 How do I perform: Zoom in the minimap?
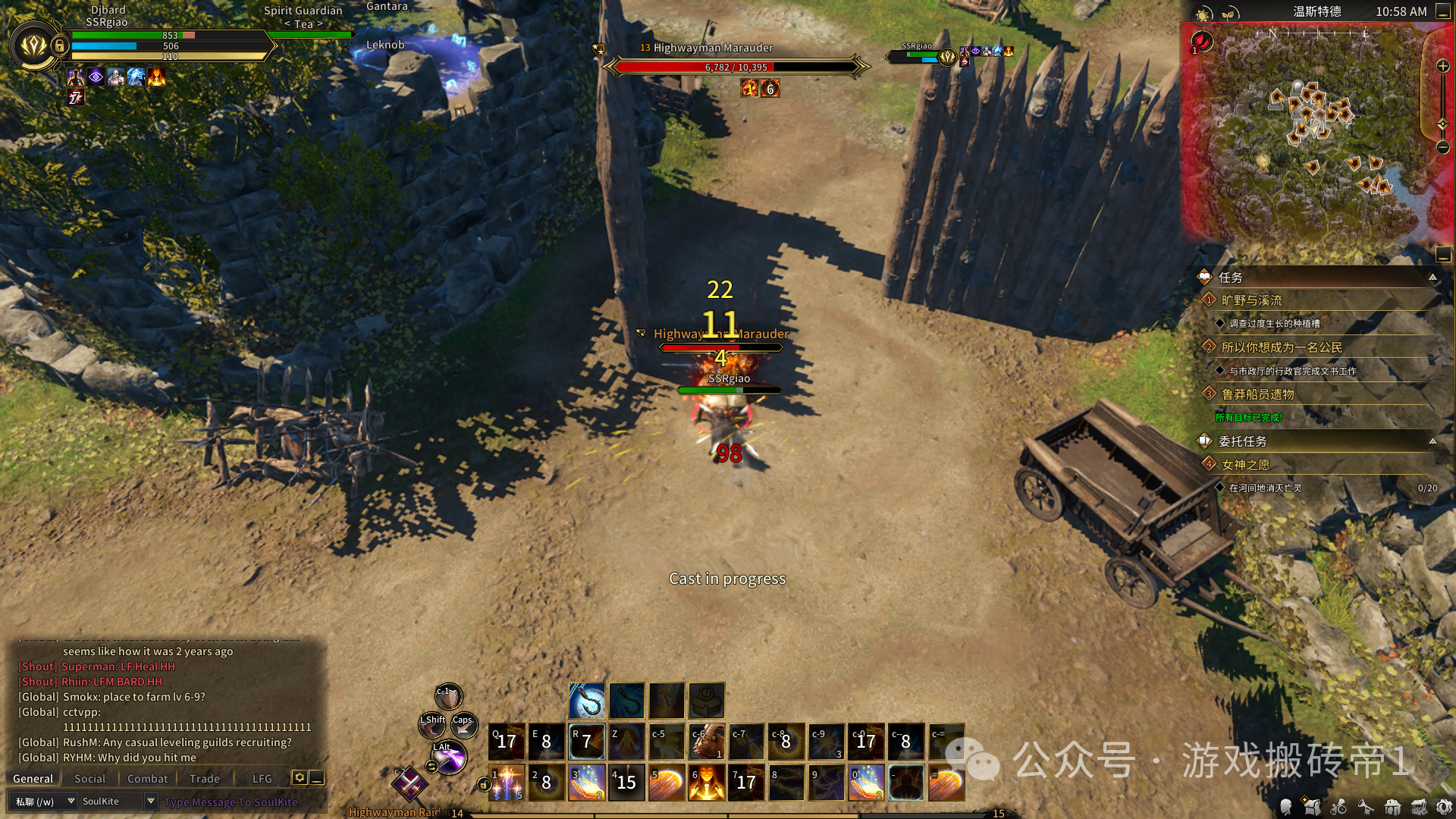pyautogui.click(x=1443, y=67)
